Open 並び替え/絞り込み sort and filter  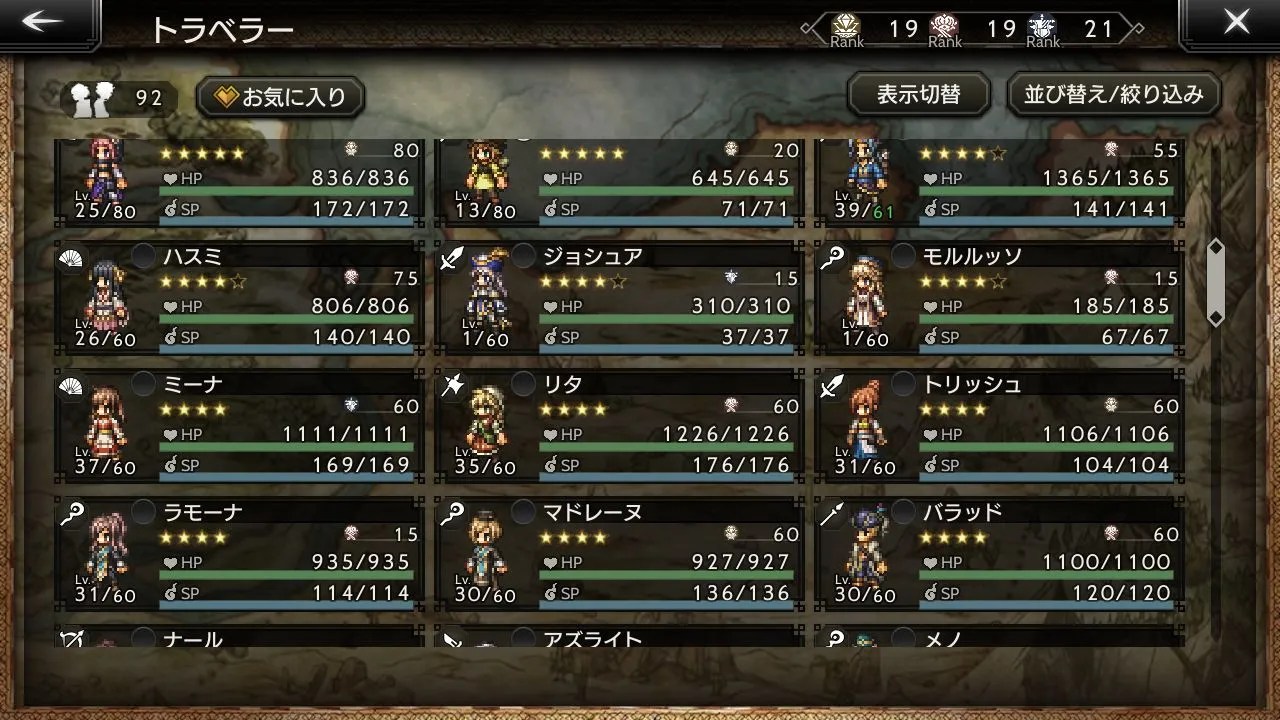pos(1113,94)
